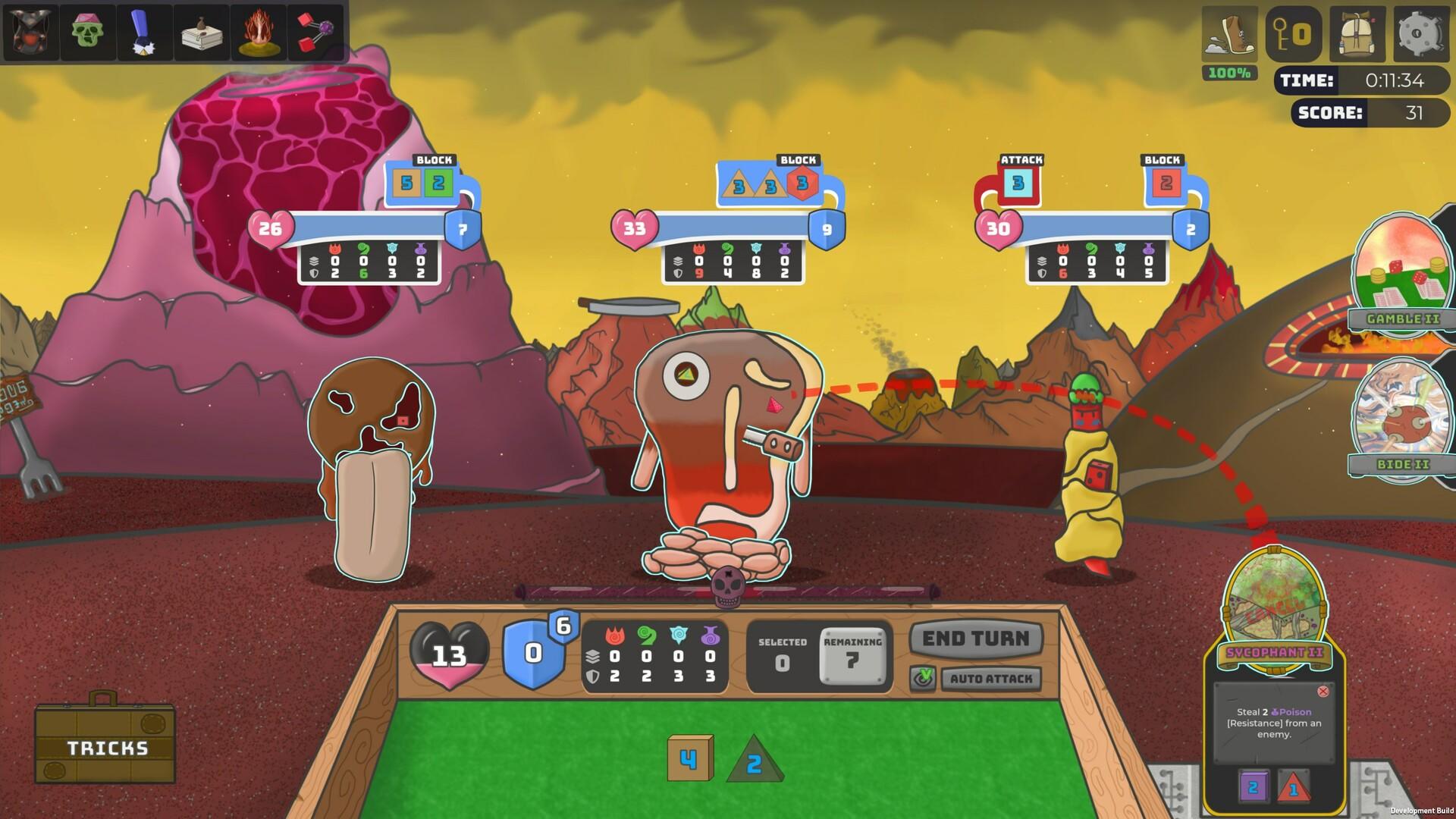Click the white cake box item icon

(201, 32)
